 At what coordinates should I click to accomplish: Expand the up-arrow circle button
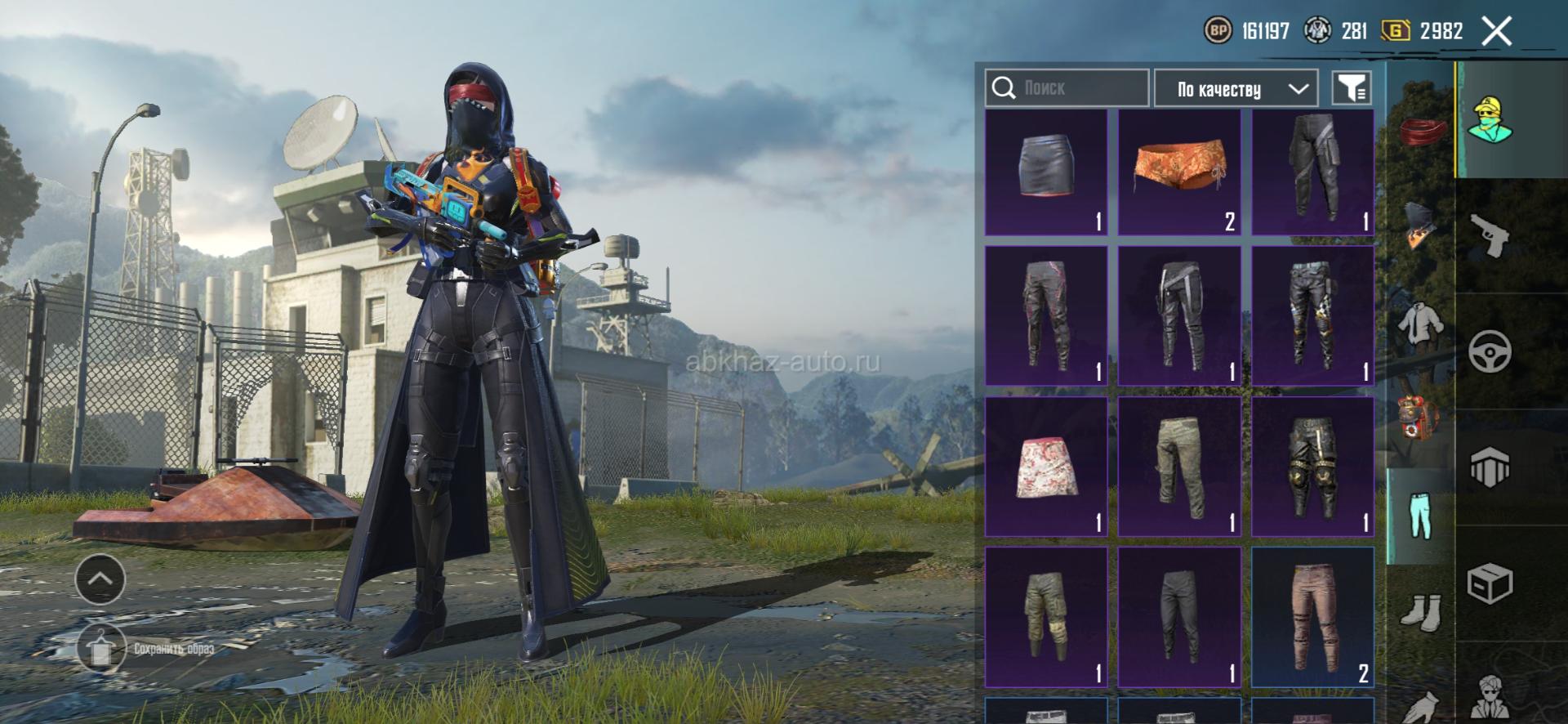tap(100, 579)
